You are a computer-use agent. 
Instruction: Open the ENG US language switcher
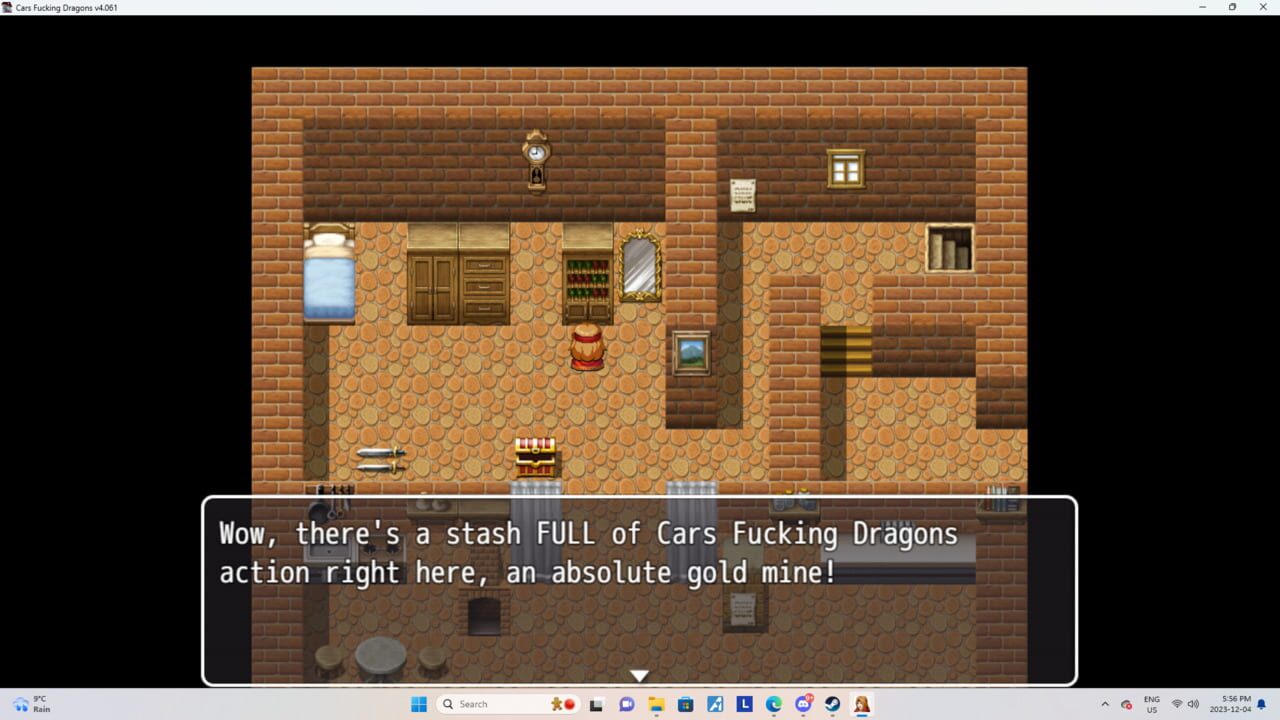[1151, 703]
